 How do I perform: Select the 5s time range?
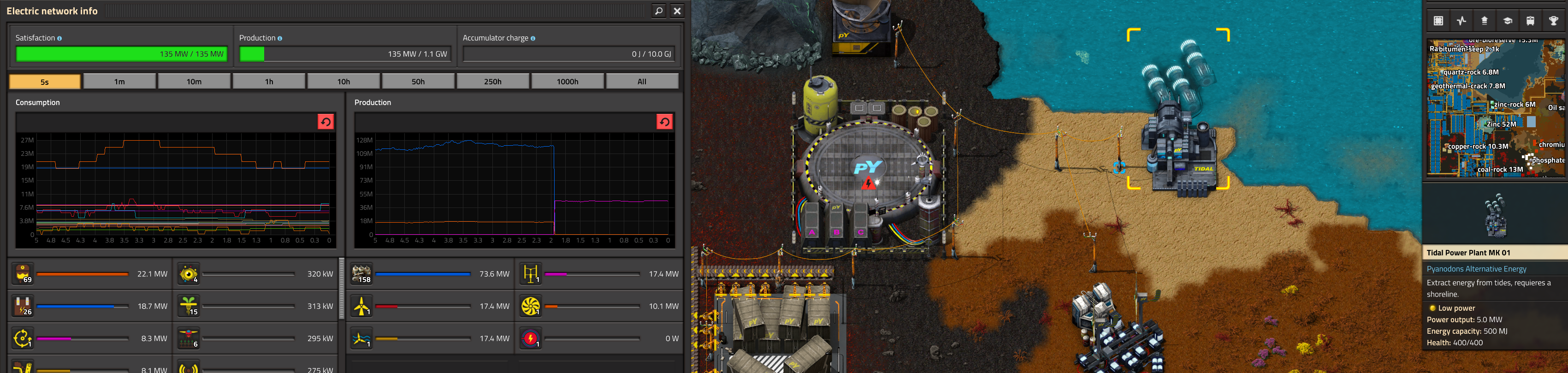(44, 82)
